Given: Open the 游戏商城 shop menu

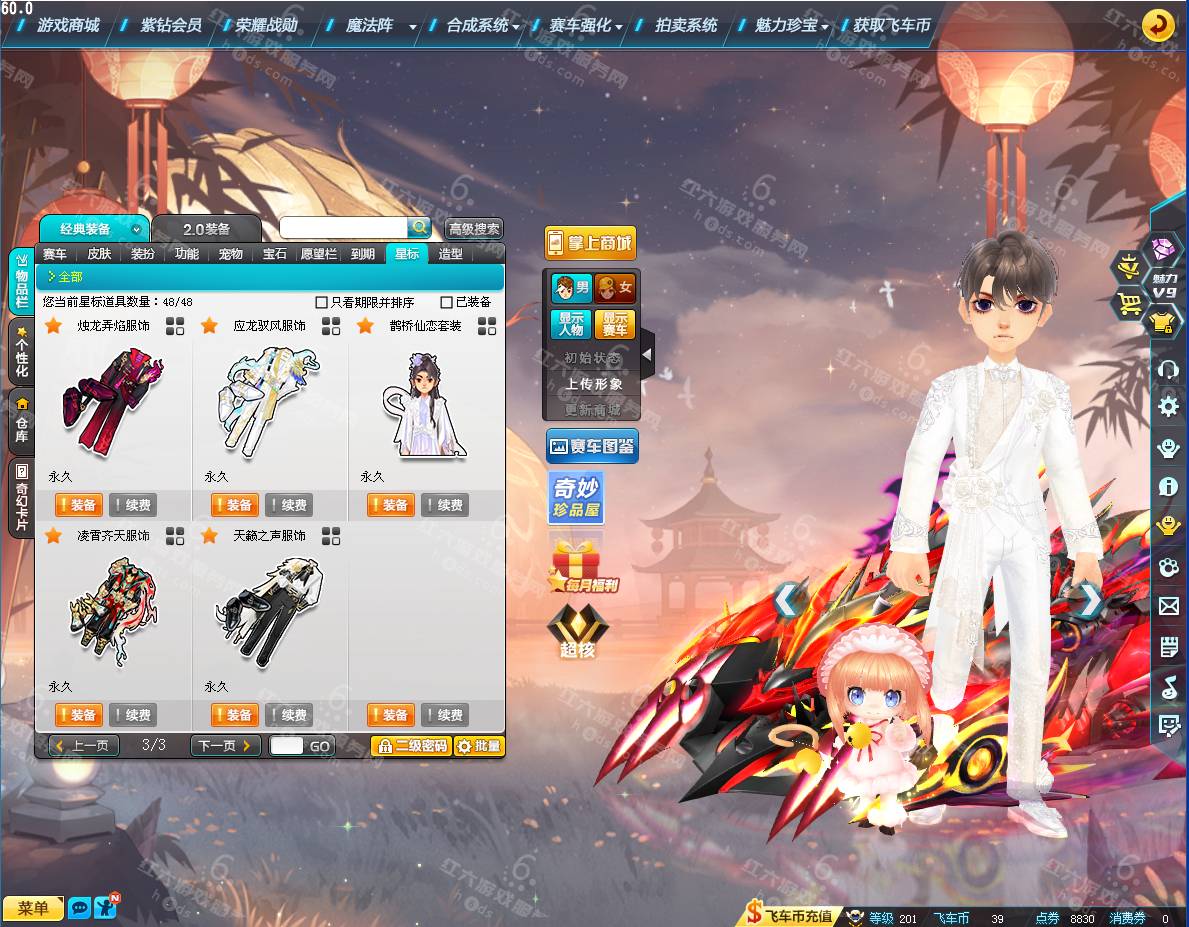Looking at the screenshot, I should 68,25.
